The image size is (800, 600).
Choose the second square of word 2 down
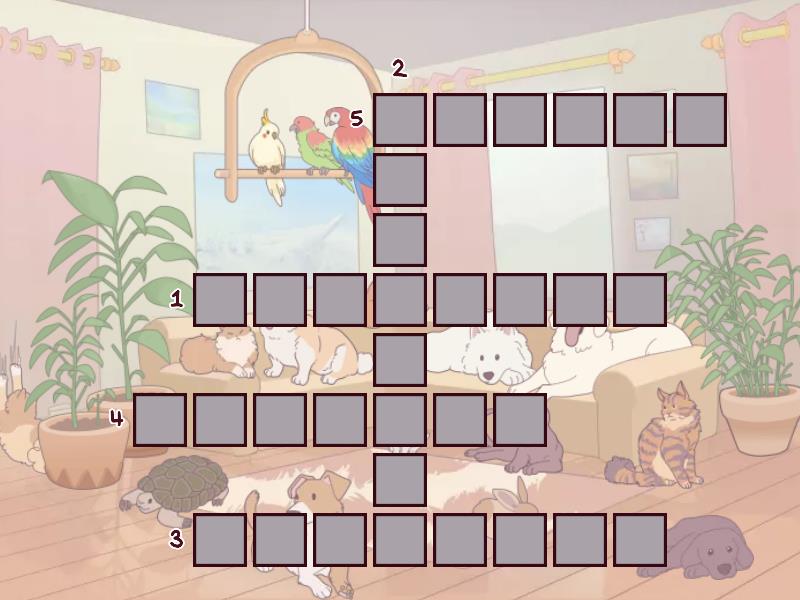pos(400,180)
